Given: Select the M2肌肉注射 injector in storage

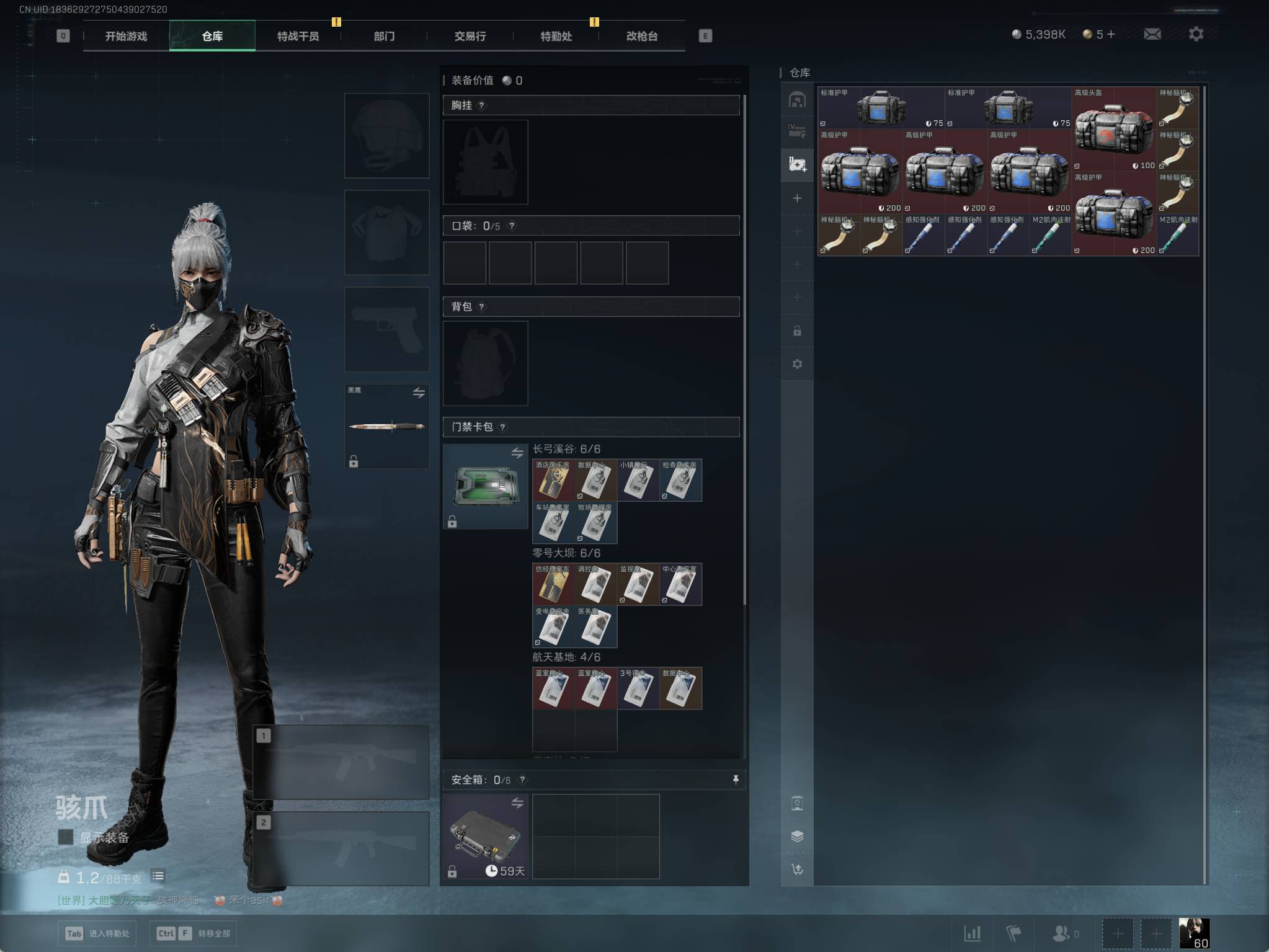Looking at the screenshot, I should 1050,235.
